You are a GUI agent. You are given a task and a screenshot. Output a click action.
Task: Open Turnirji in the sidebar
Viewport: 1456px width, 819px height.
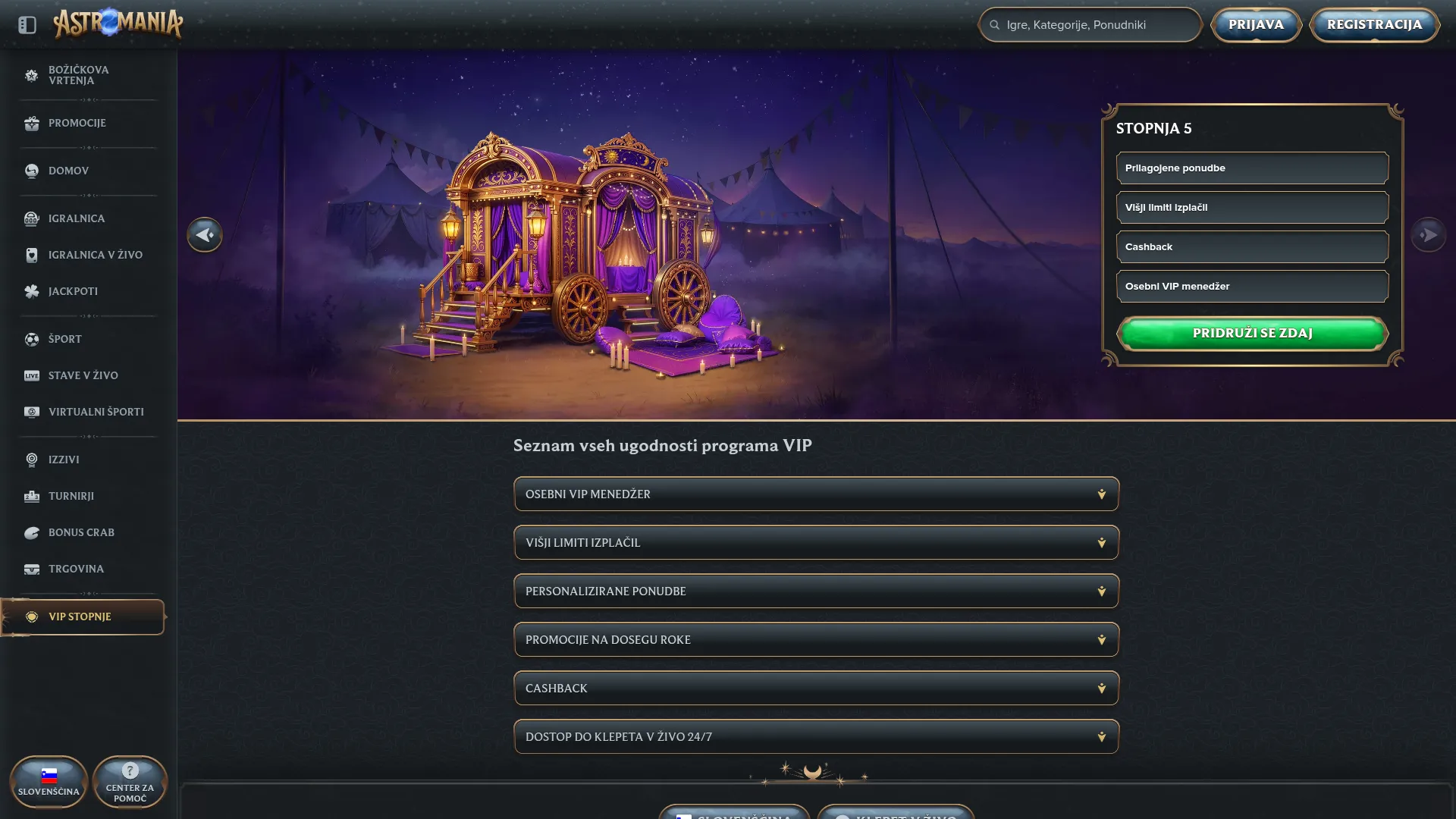coord(71,496)
